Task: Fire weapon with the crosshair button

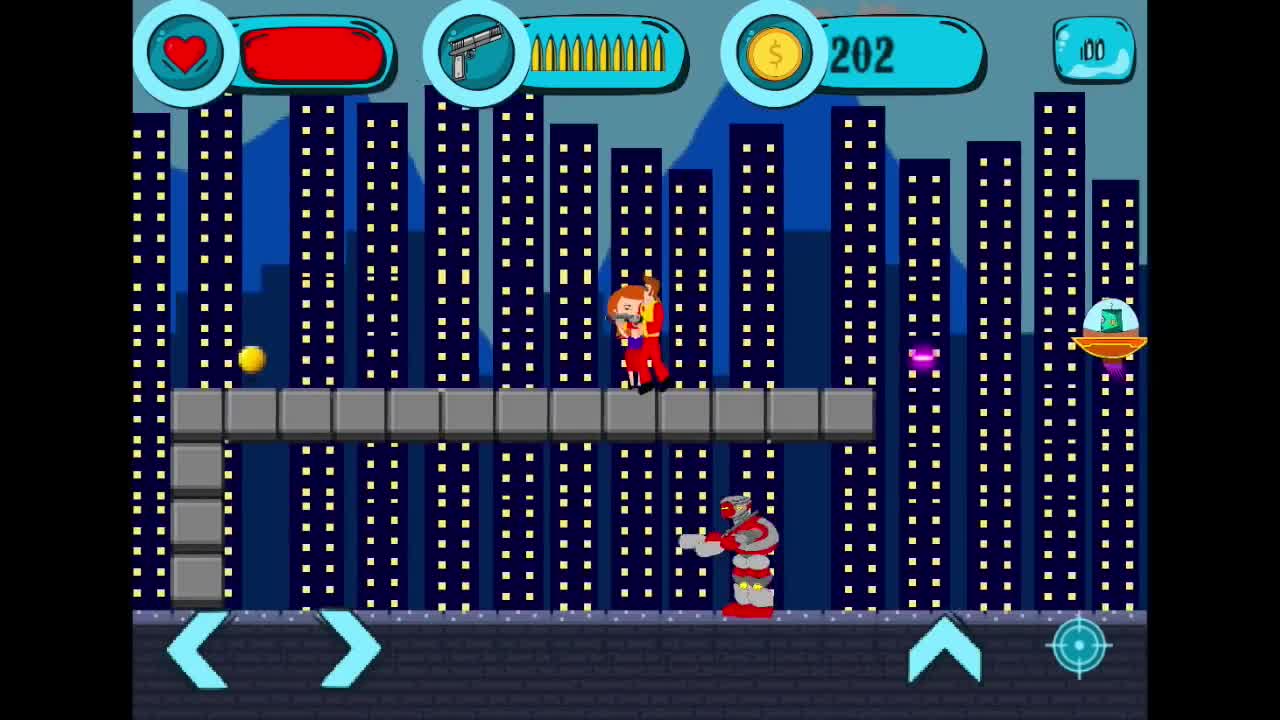Action: (1079, 646)
